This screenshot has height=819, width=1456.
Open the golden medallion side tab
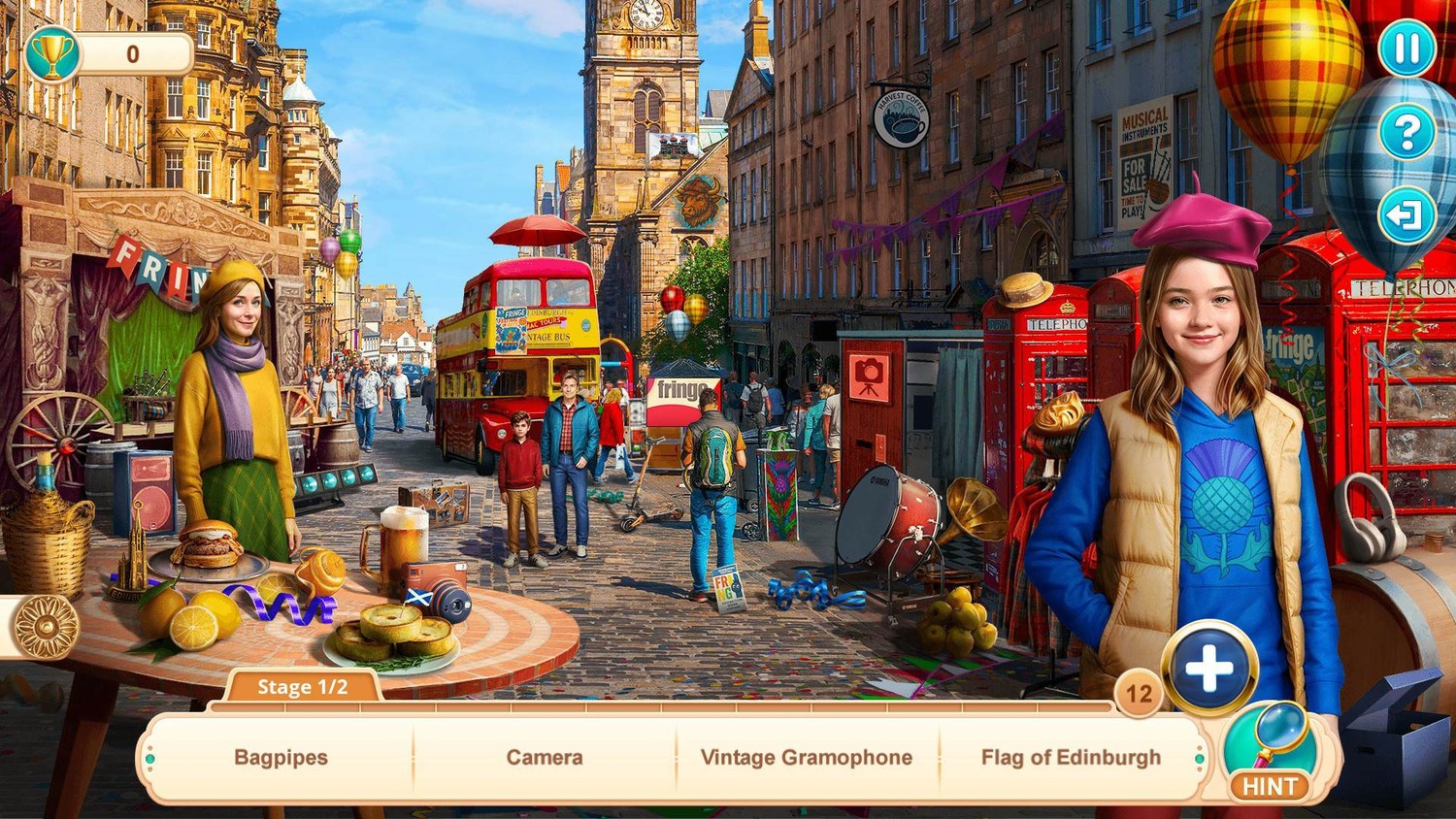45,628
